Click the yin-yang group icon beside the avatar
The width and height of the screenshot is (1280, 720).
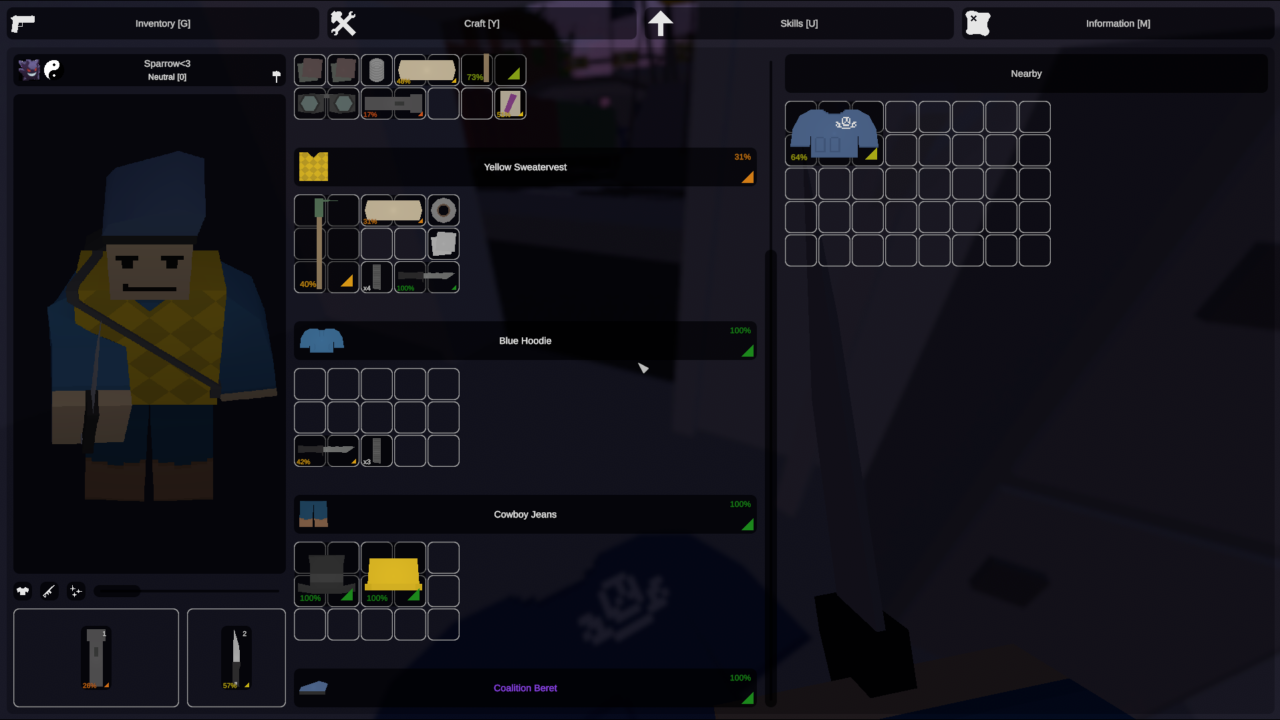[x=52, y=69]
